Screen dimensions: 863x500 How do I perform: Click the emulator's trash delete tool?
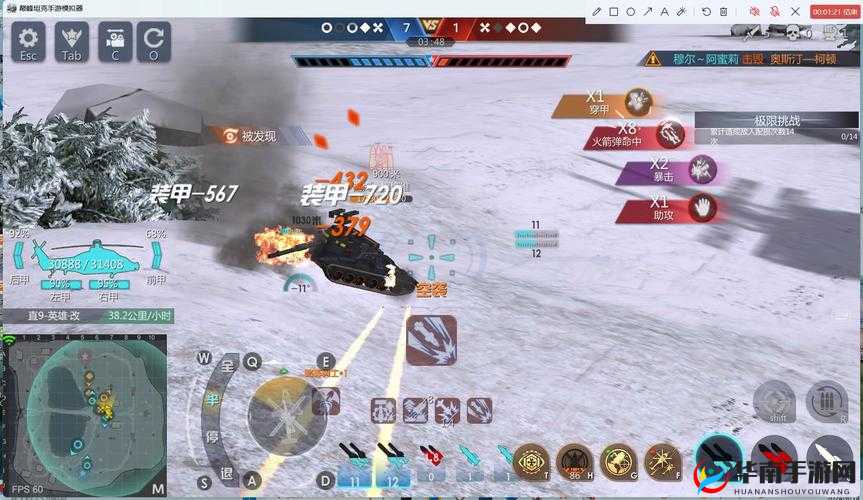(722, 11)
